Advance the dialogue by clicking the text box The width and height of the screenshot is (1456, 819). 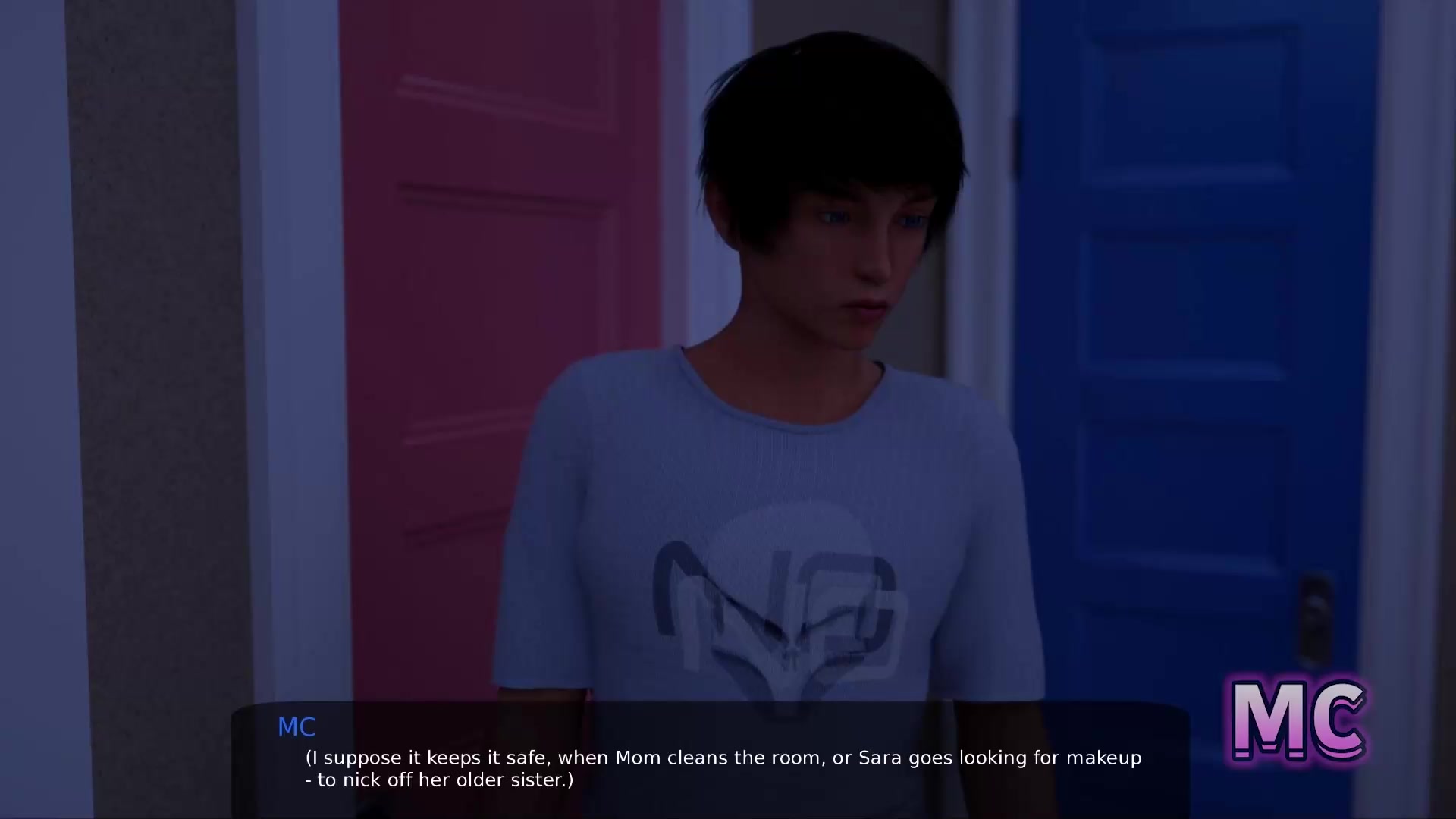pos(710,761)
